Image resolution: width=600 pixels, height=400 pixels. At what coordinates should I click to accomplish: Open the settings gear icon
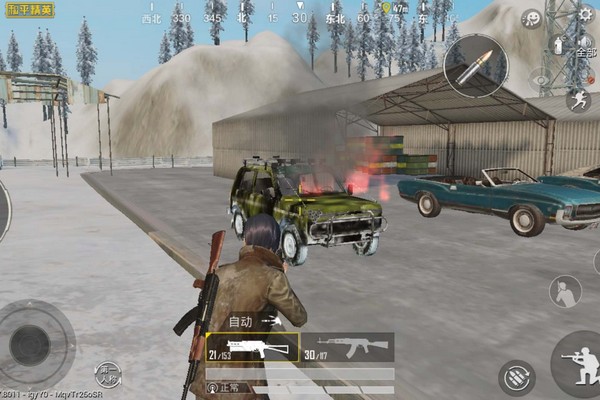click(586, 14)
